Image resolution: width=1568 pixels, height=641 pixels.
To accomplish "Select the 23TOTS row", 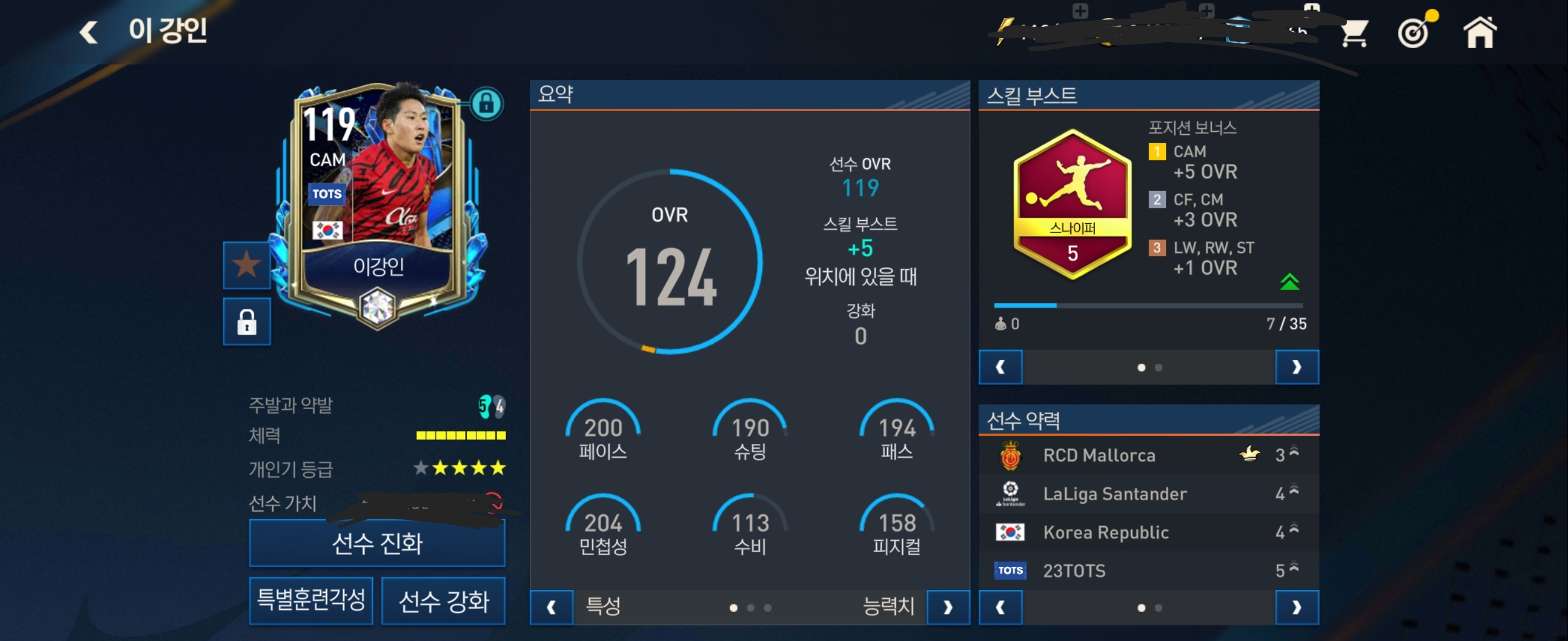I will pyautogui.click(x=1148, y=570).
